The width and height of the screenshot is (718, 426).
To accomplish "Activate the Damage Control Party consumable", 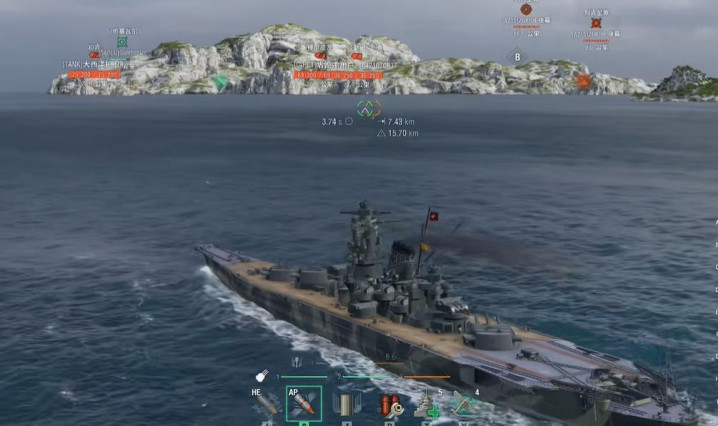I will point(386,405).
